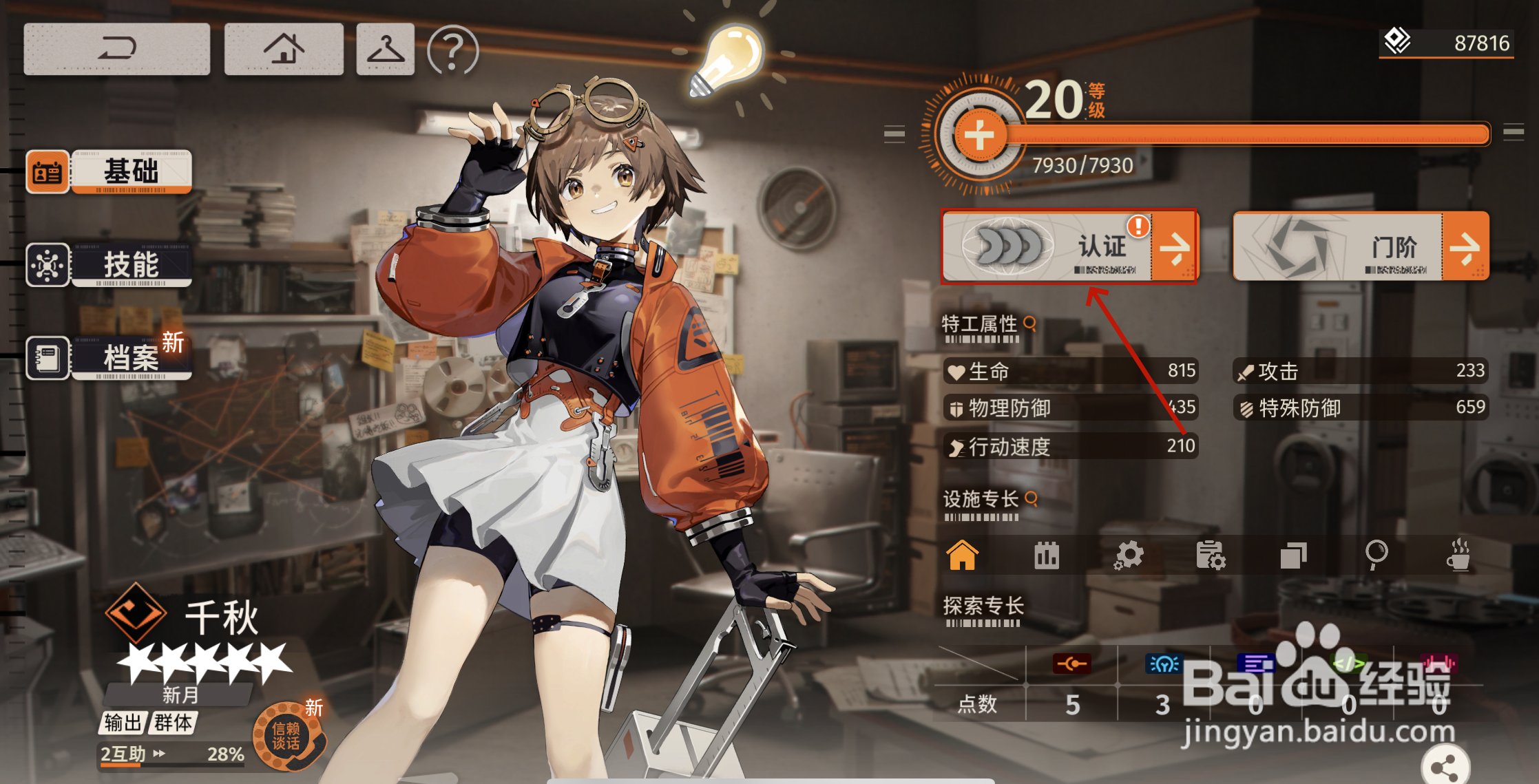Inspect 设施专长 with its magnifier icon

[1032, 498]
